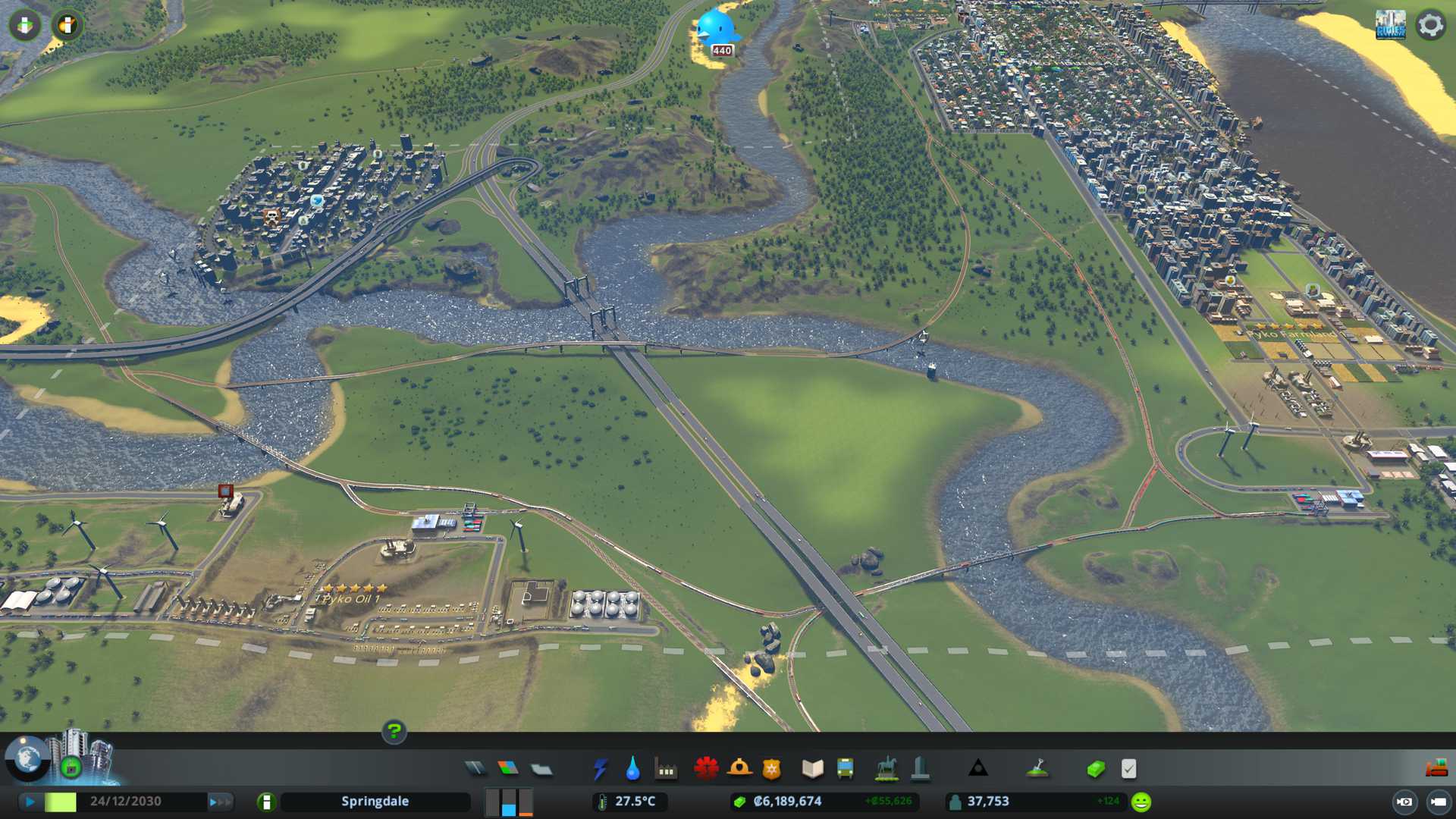Open the Zoning tool
The height and width of the screenshot is (819, 1456).
(x=508, y=769)
